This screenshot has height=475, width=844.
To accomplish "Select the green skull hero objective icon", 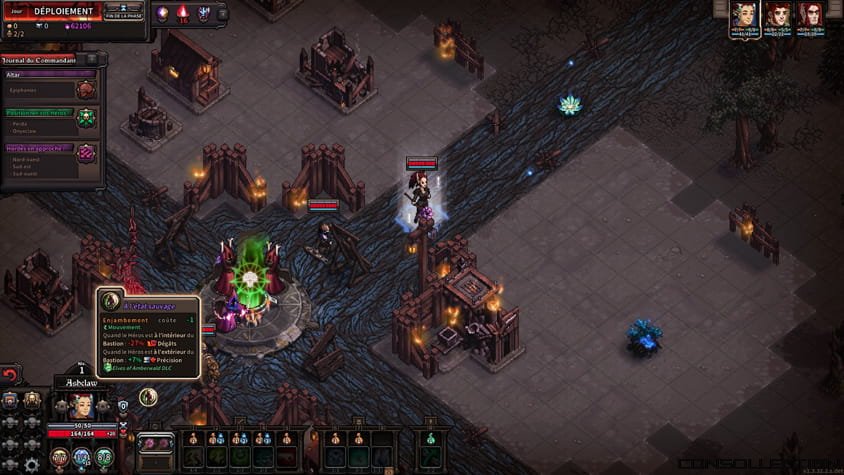I will click(87, 116).
